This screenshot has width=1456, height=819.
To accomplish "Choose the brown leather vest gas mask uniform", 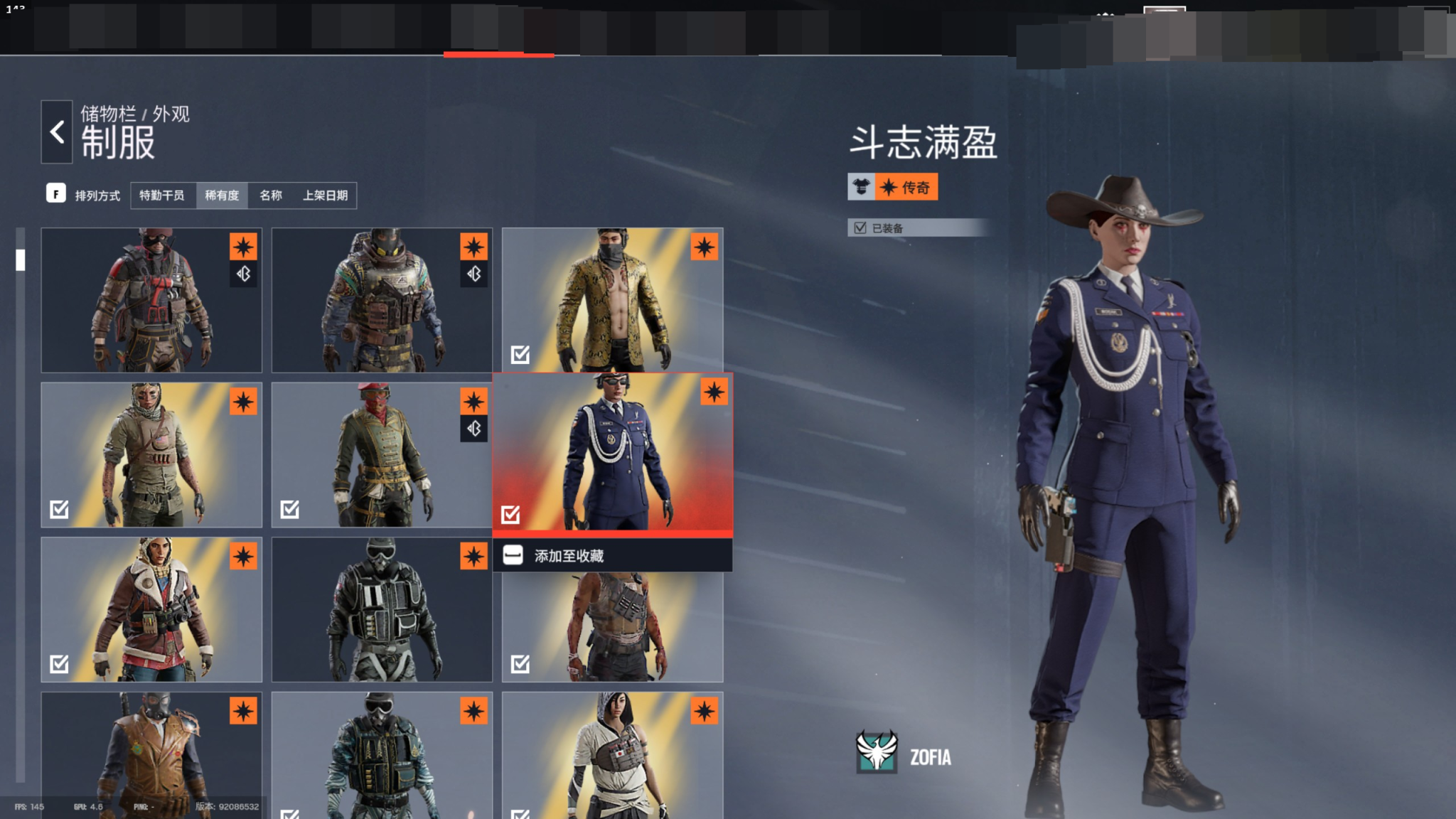I will (151, 755).
